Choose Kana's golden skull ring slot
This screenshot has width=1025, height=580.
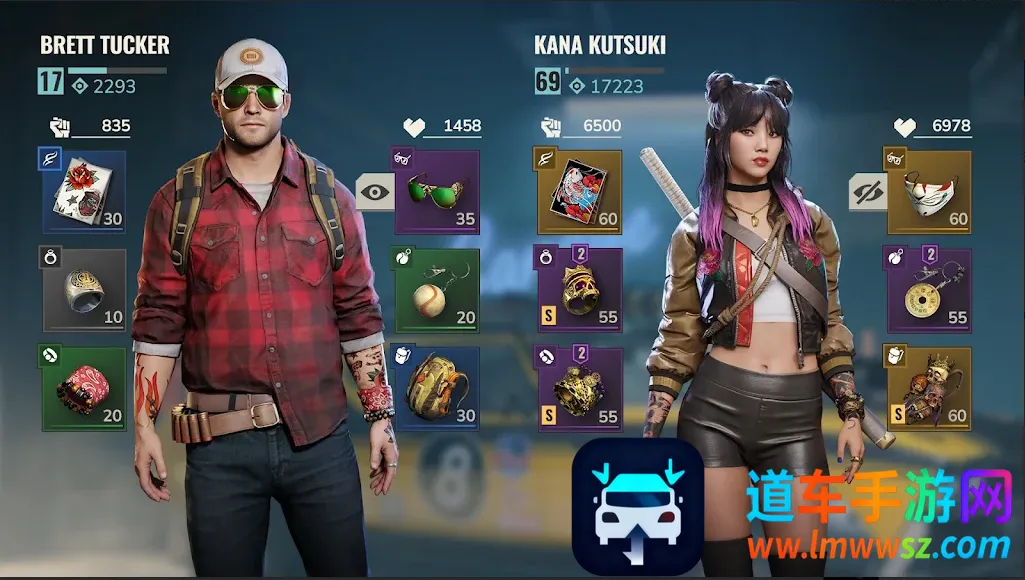(x=580, y=290)
